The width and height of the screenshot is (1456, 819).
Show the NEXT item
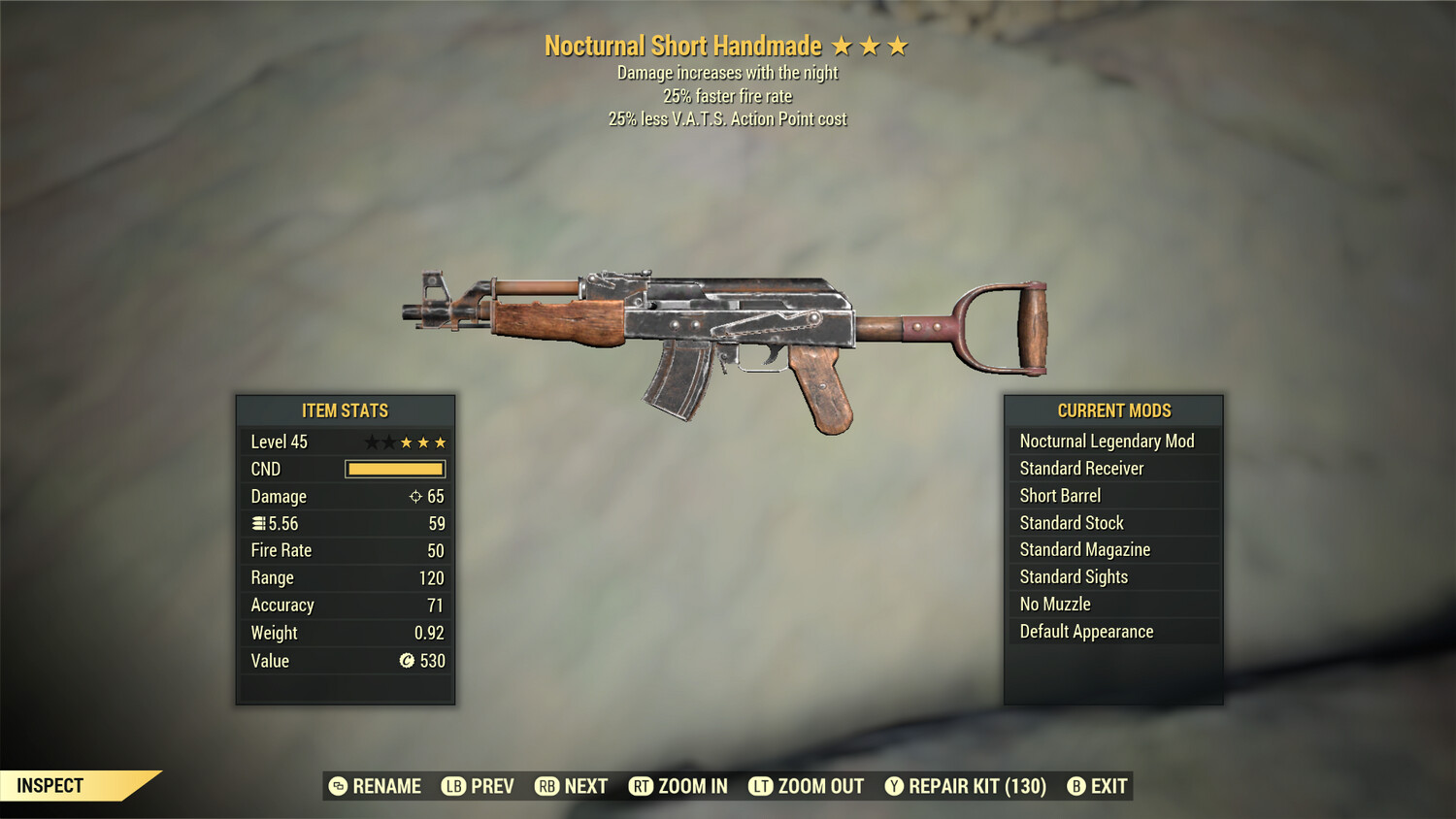click(572, 786)
